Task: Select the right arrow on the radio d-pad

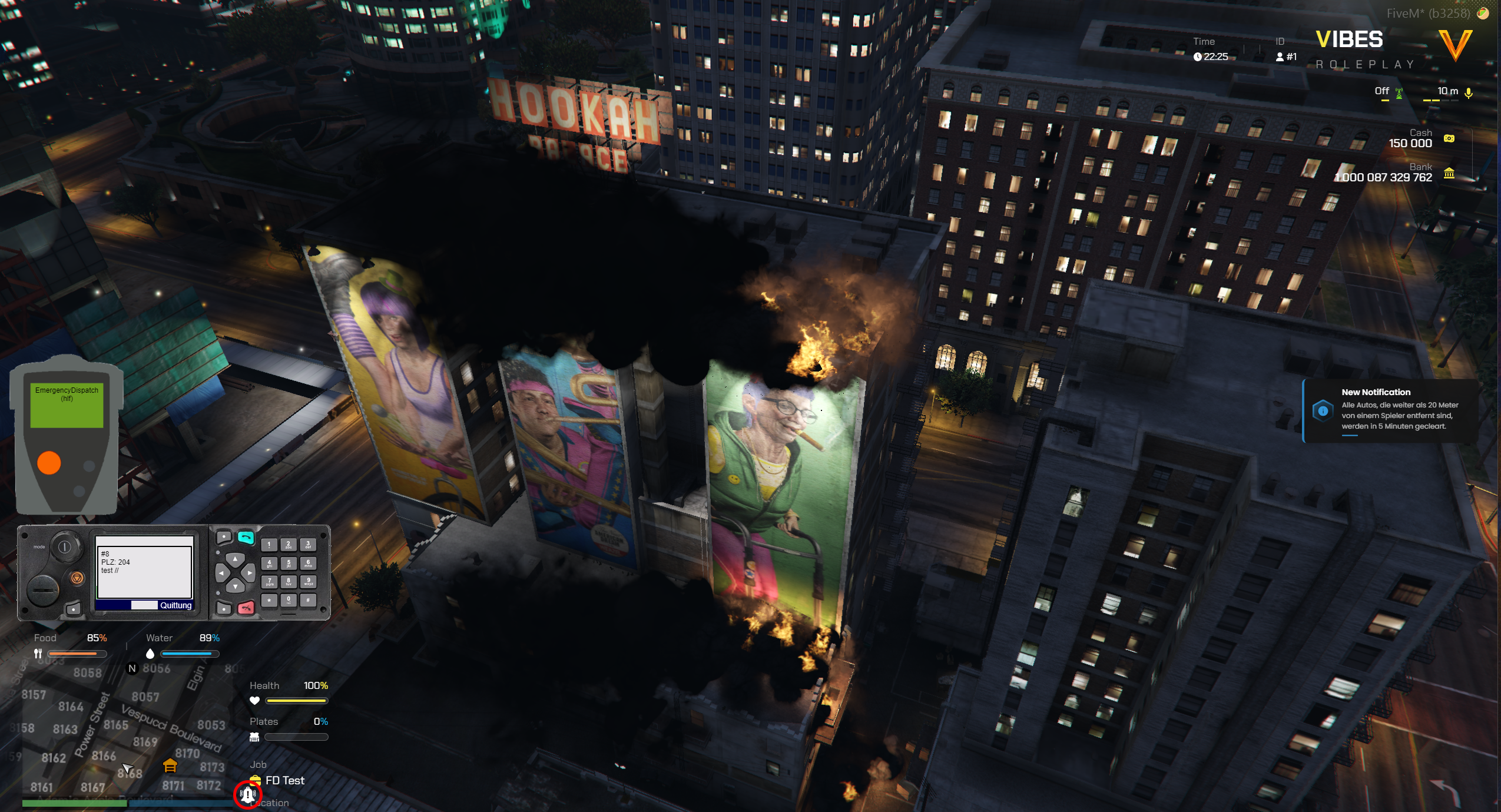Action: [249, 572]
